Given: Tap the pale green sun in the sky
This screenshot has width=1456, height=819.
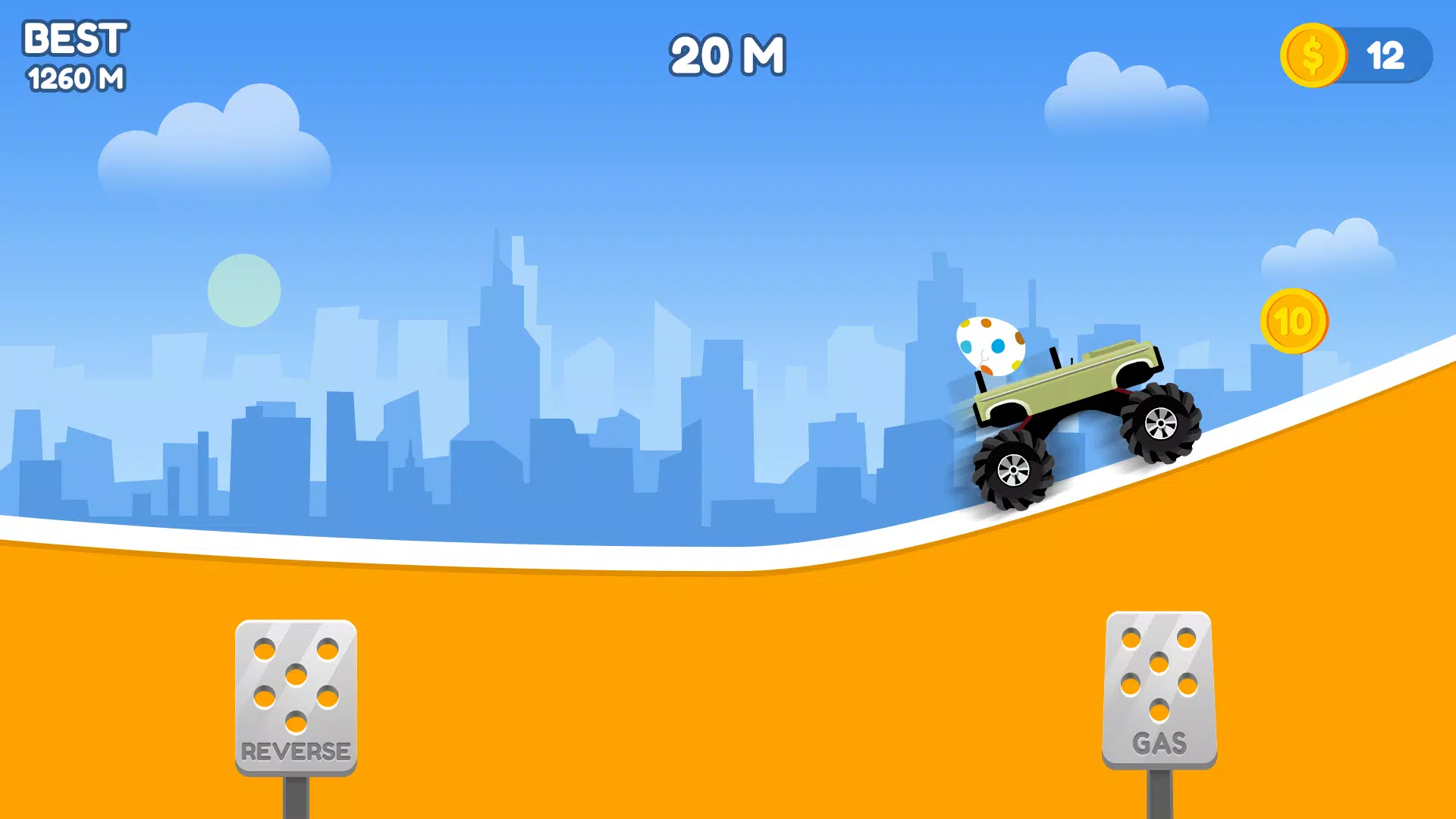Looking at the screenshot, I should coord(244,292).
